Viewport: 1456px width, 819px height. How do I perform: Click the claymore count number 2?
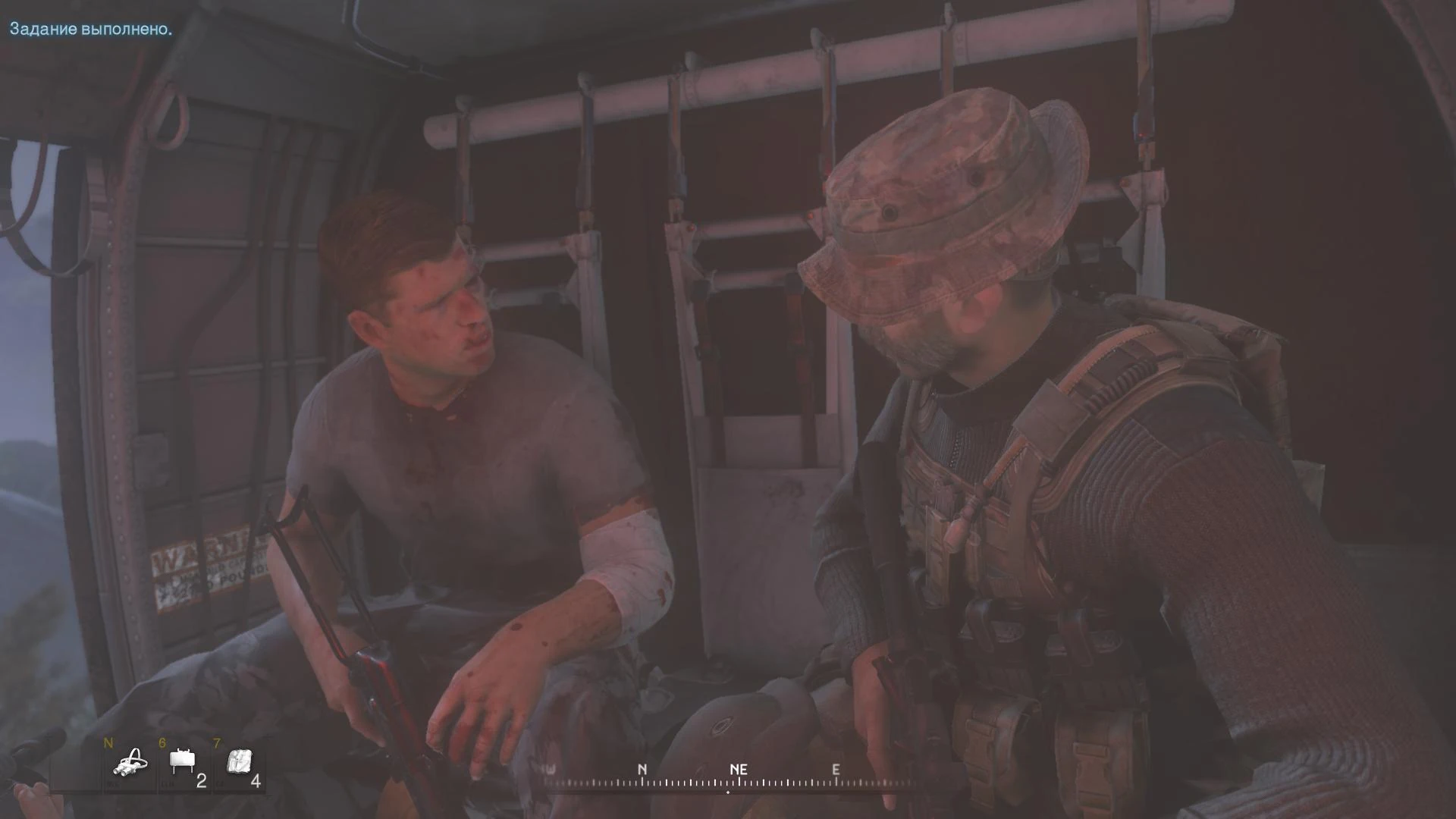tap(201, 781)
